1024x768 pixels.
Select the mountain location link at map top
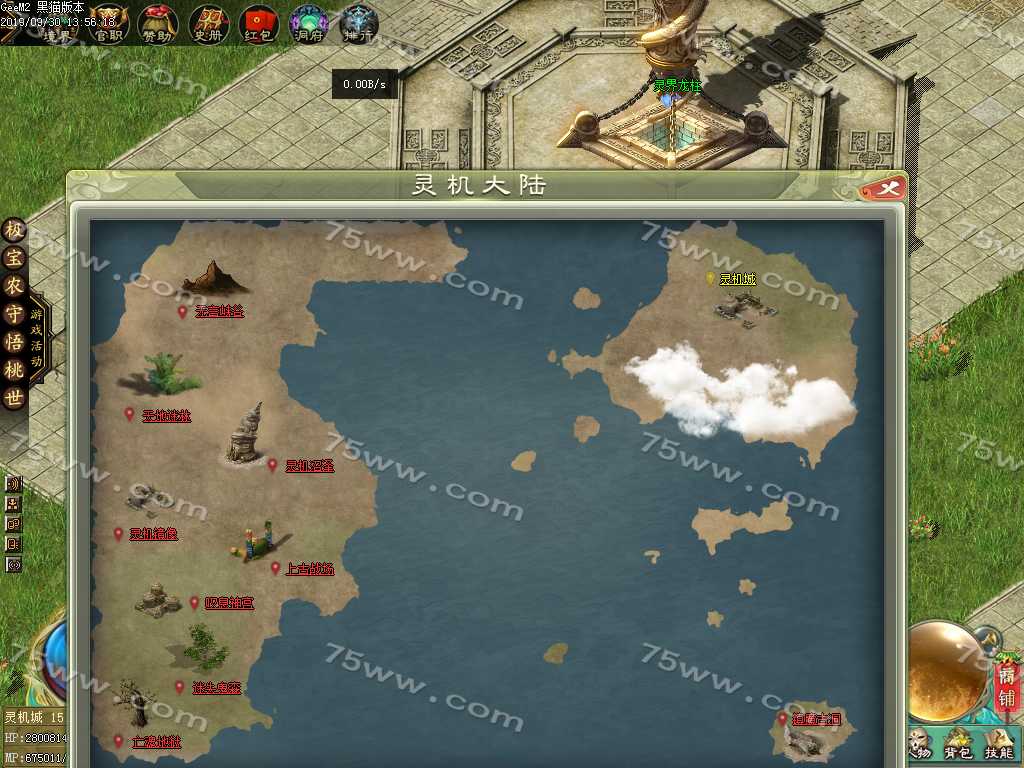(x=219, y=312)
